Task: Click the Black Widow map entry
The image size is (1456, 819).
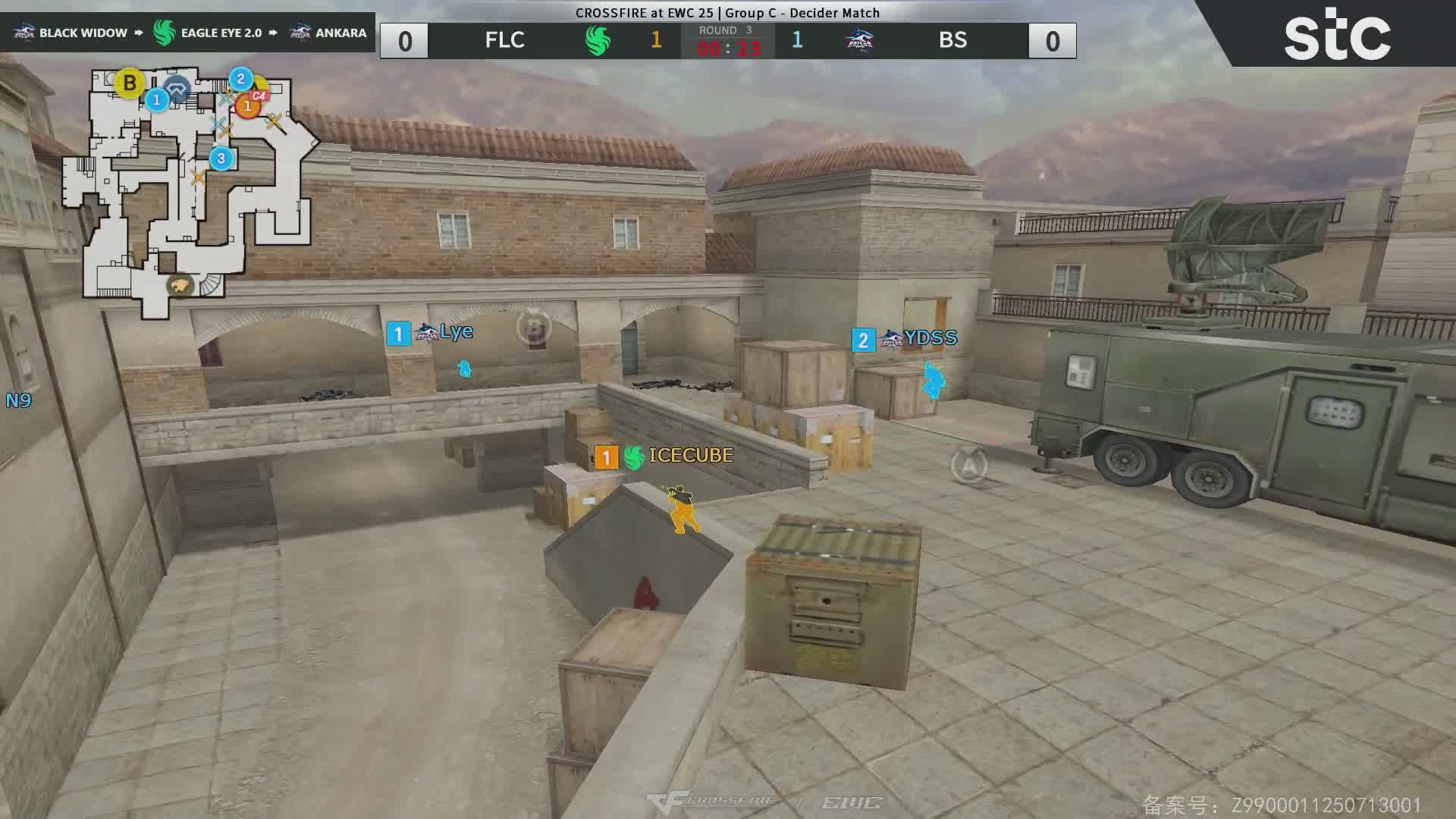Action: 72,33
